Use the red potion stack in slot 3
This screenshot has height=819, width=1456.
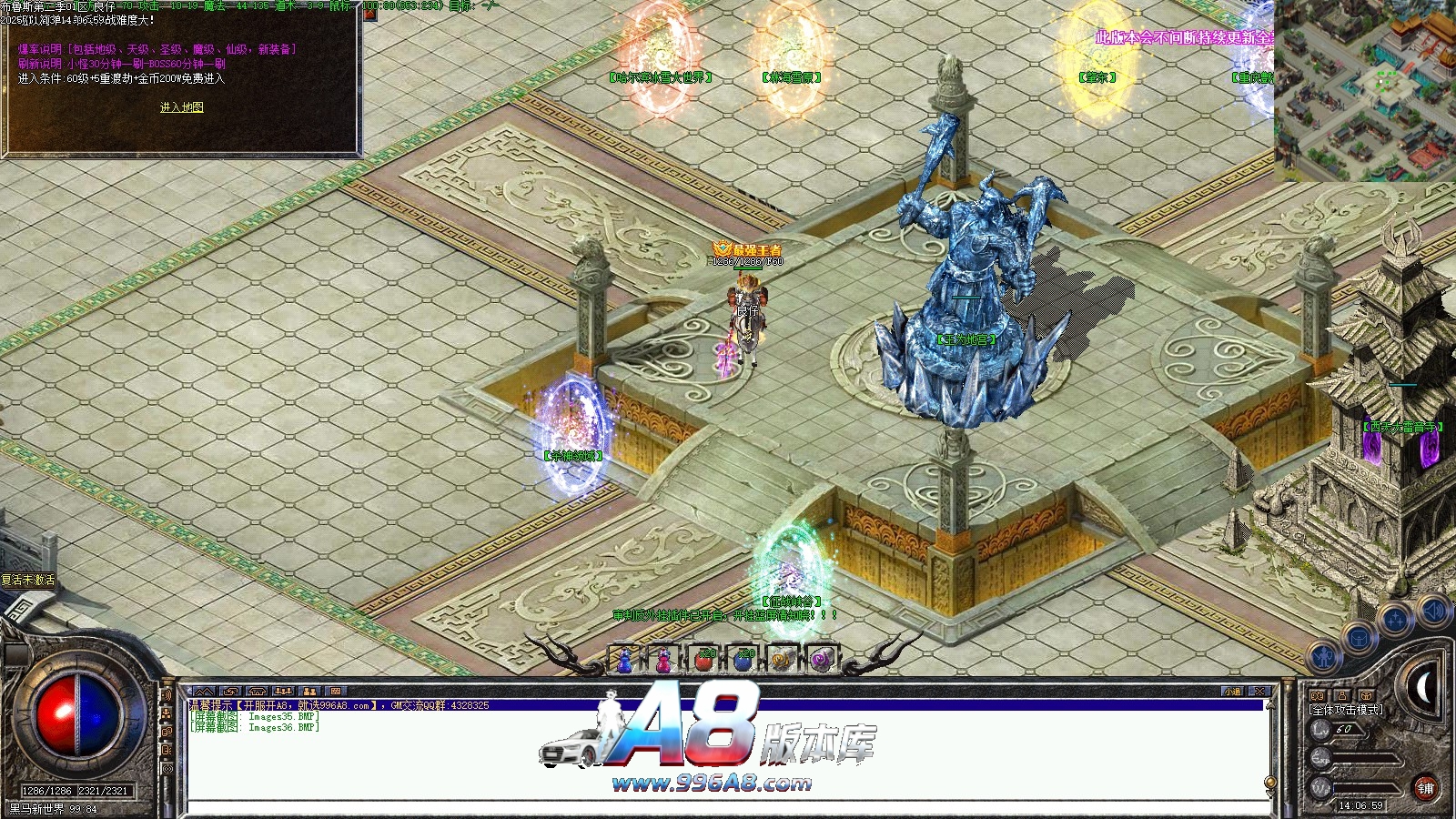(x=703, y=659)
